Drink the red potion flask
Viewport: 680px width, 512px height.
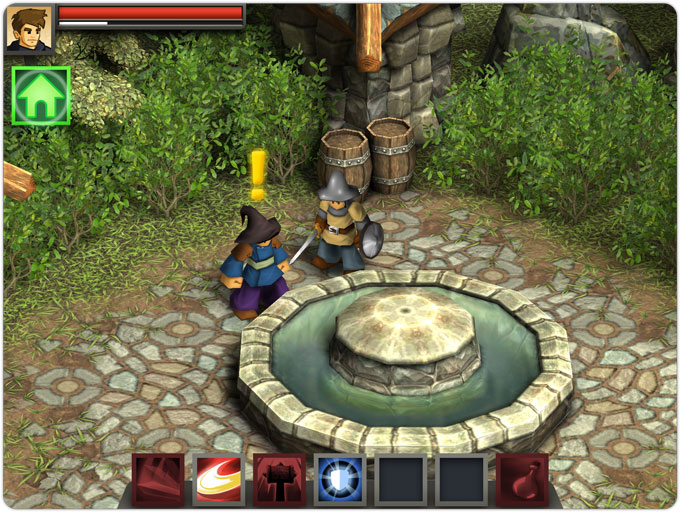(522, 480)
